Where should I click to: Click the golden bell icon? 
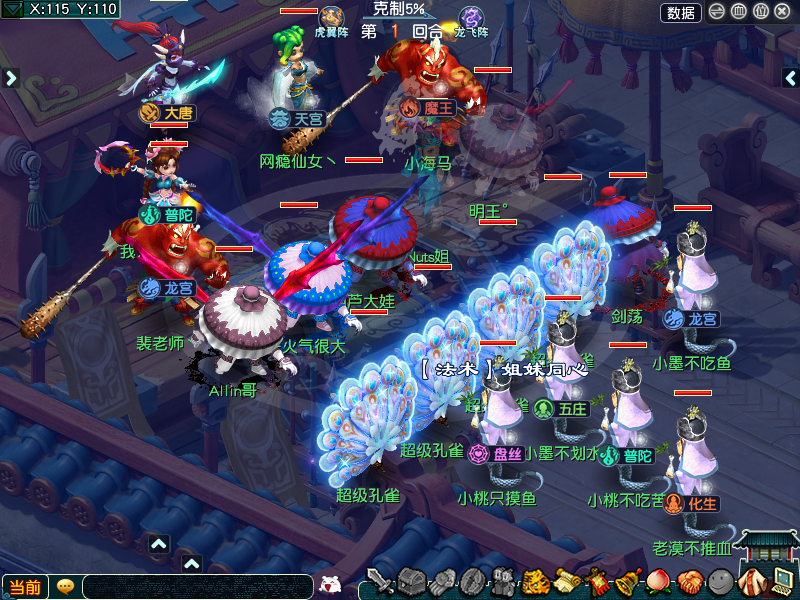[x=628, y=580]
